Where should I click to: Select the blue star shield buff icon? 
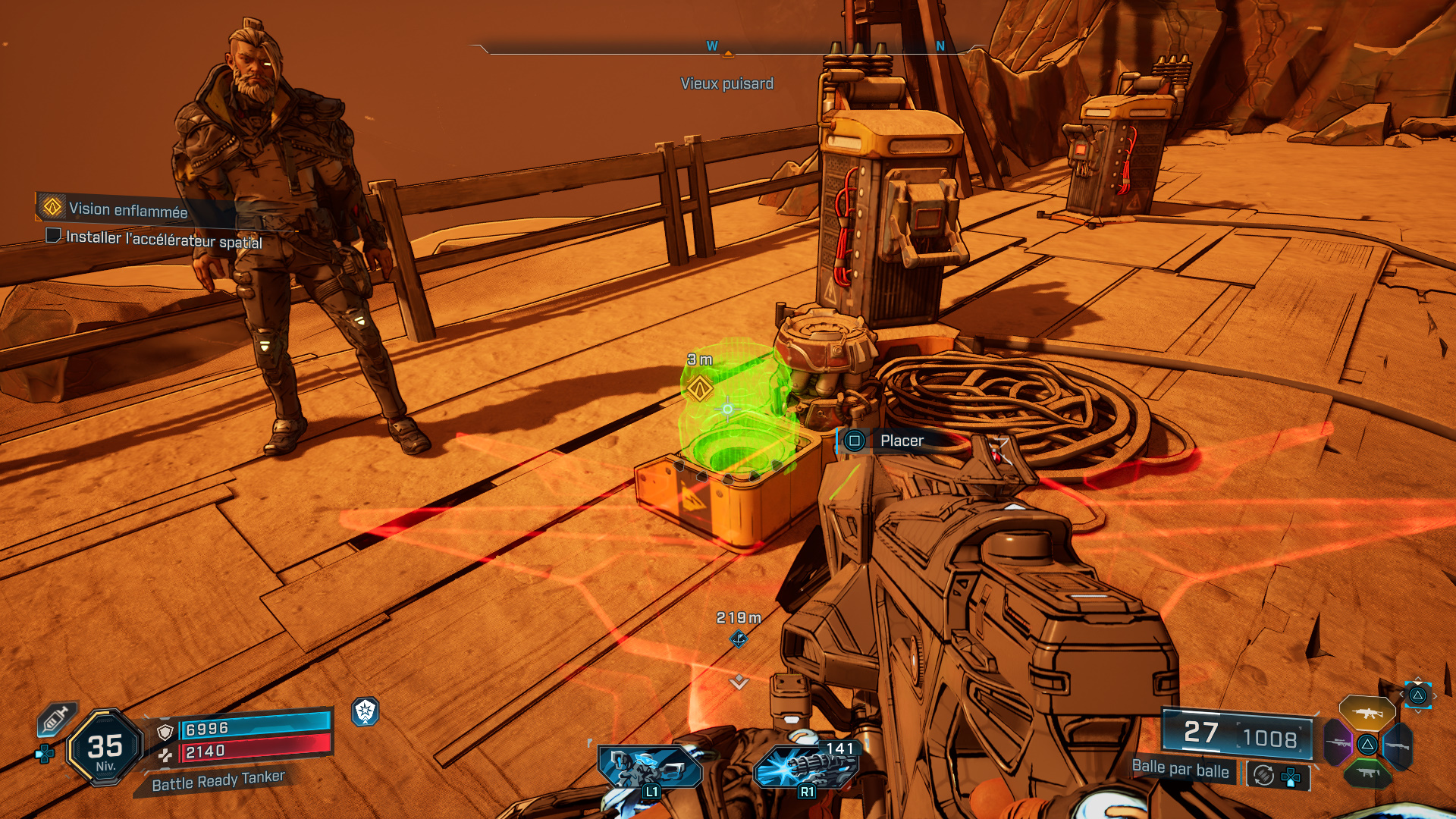point(366,711)
